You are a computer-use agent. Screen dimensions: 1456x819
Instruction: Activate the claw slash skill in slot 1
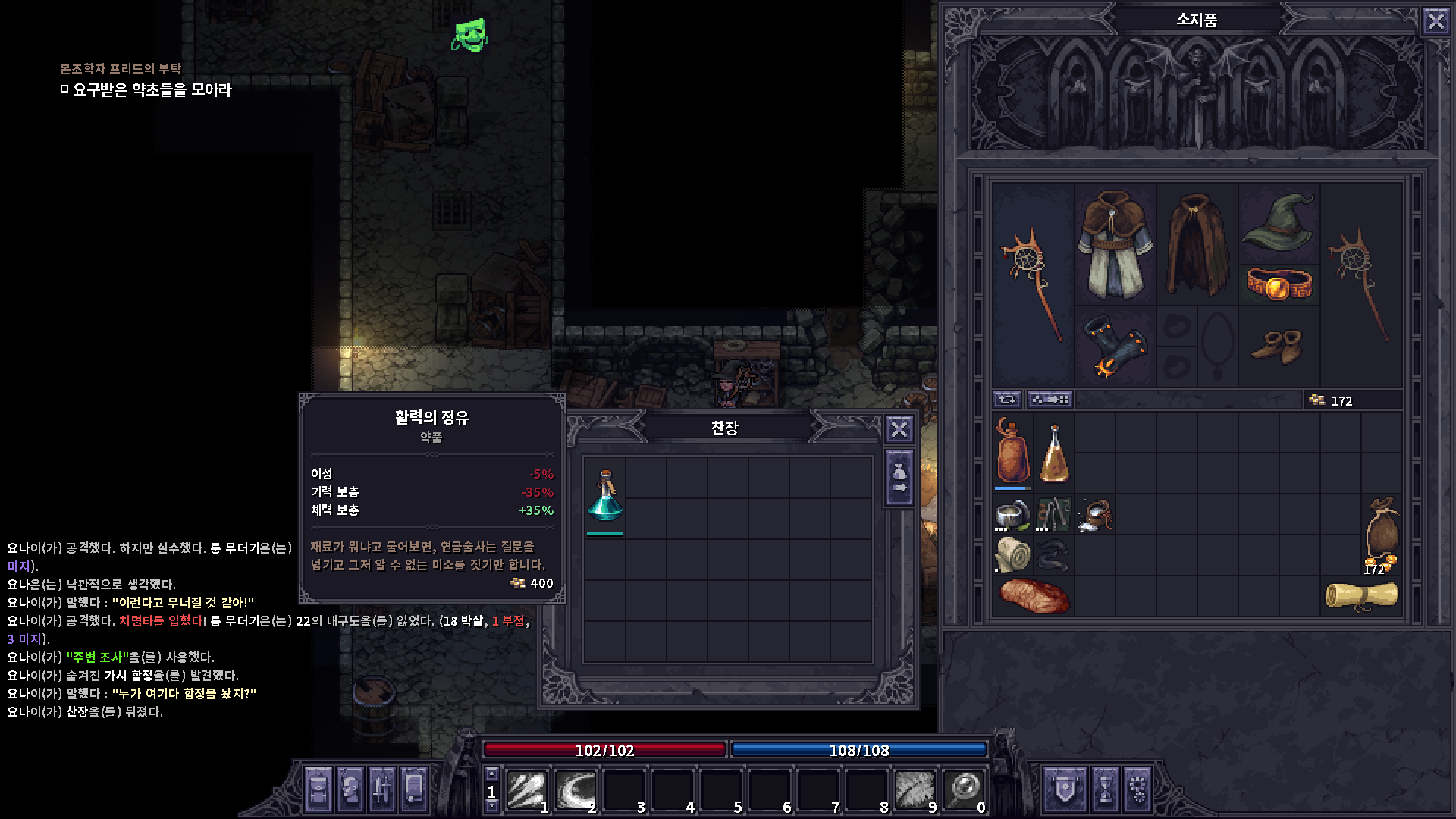coord(527,790)
